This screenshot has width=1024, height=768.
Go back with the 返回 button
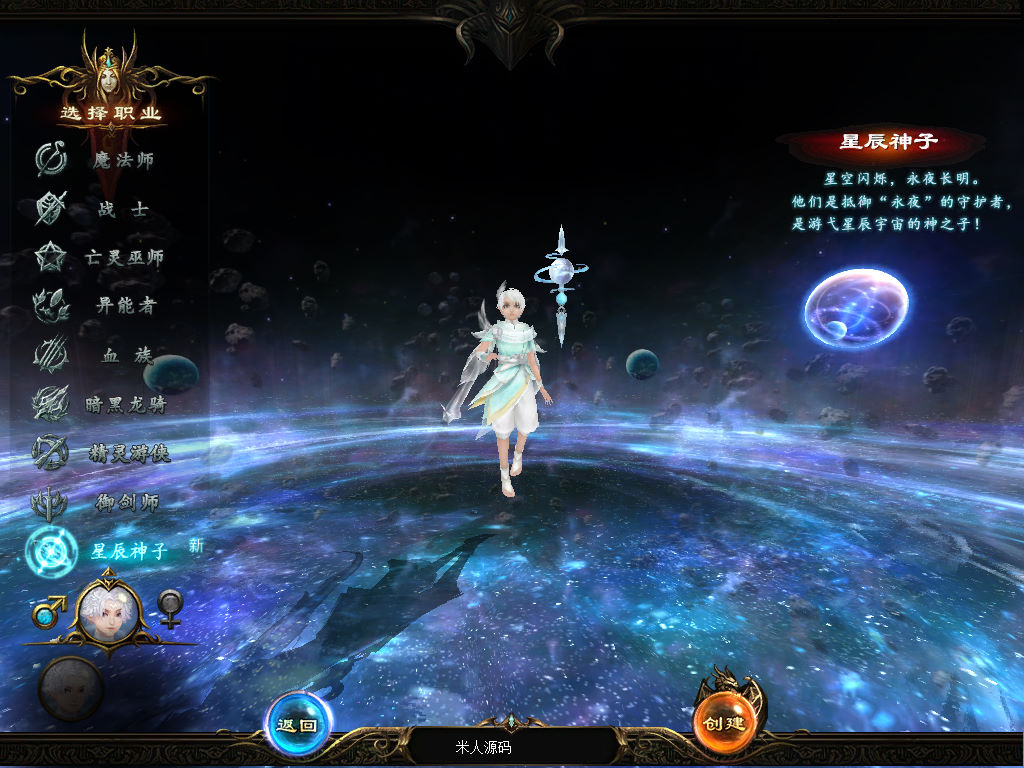(297, 725)
